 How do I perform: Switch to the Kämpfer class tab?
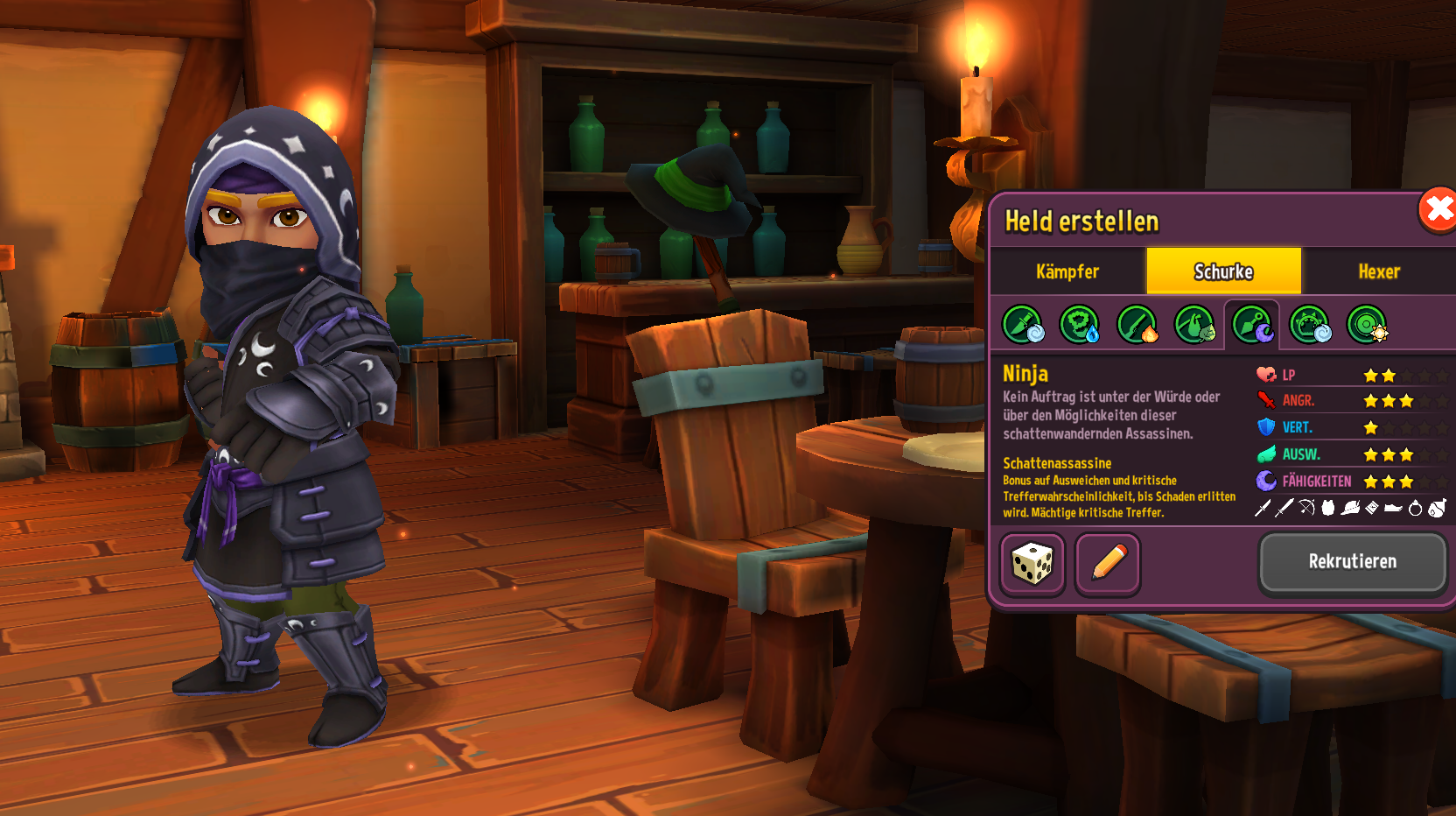point(1067,271)
